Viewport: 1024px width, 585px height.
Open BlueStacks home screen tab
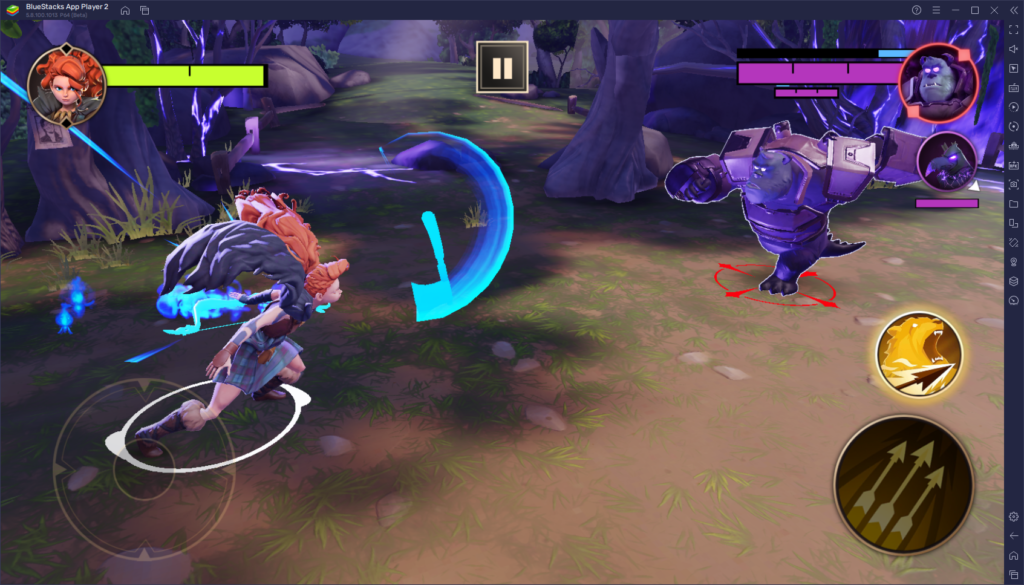[125, 10]
